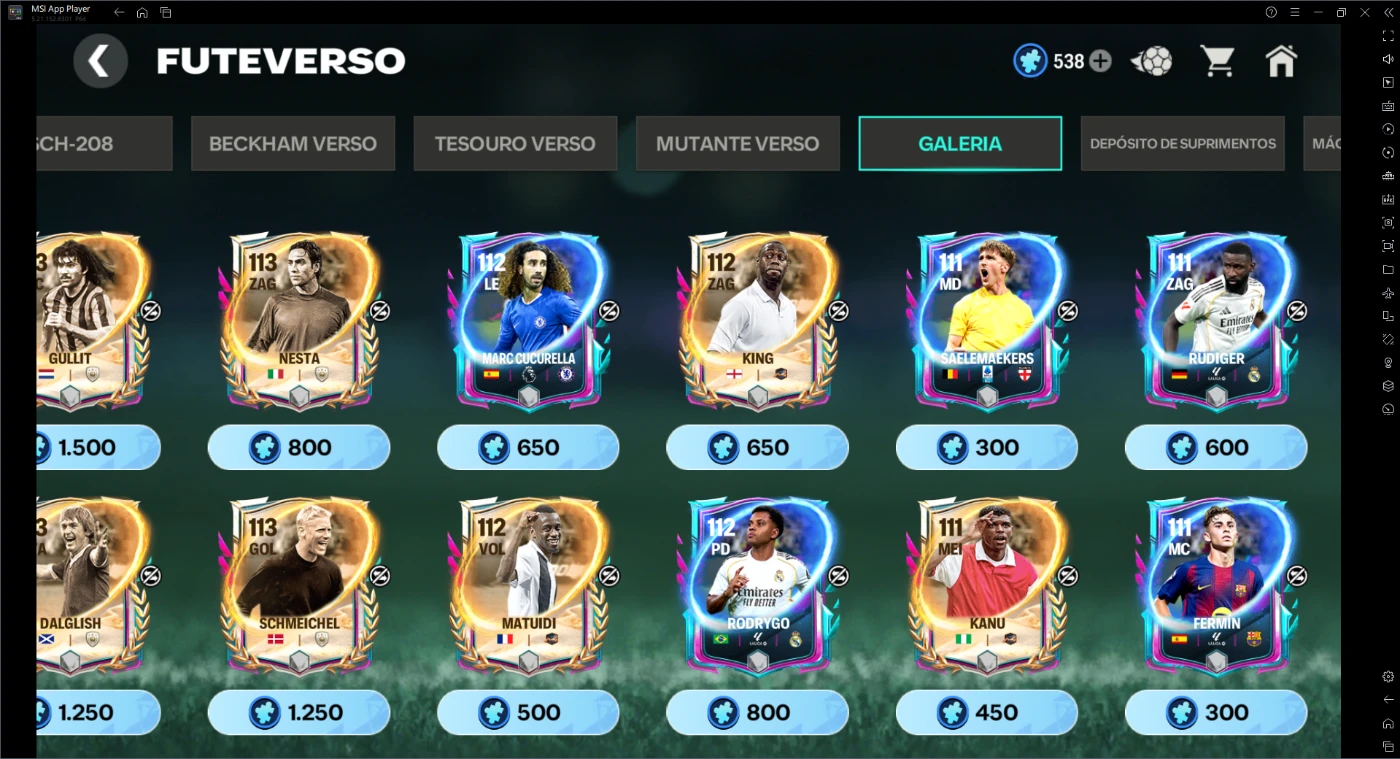Click the MSI App Player home icon

(140, 11)
